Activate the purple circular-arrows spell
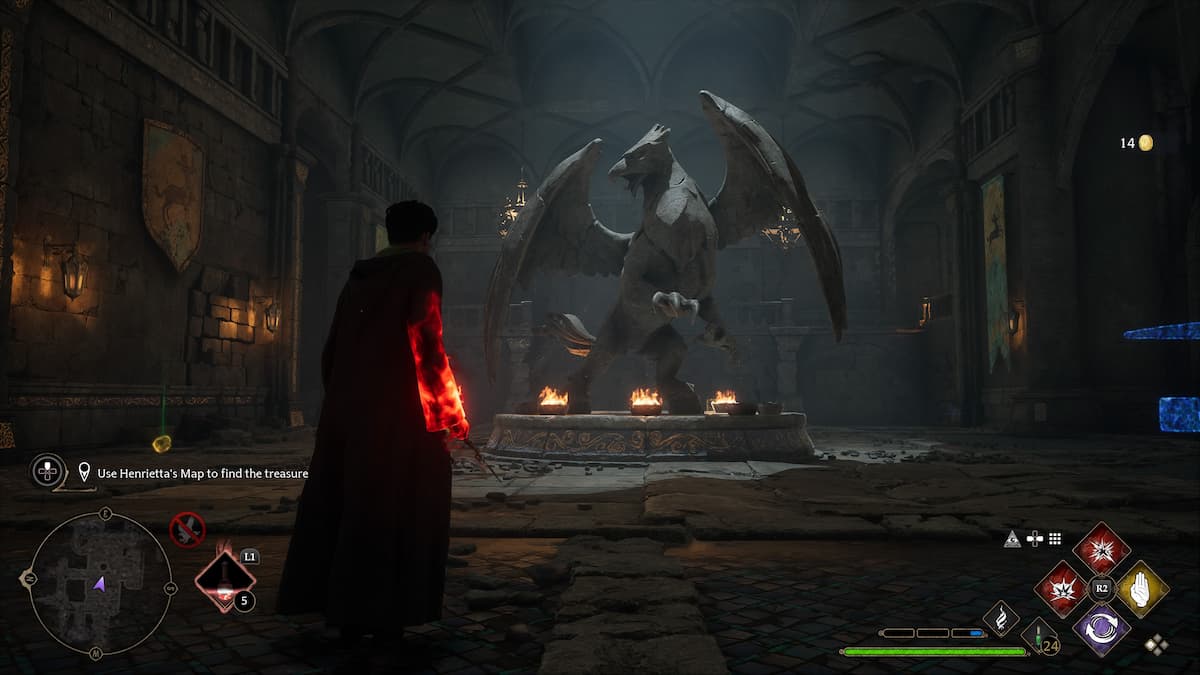The width and height of the screenshot is (1200, 675). (1102, 629)
